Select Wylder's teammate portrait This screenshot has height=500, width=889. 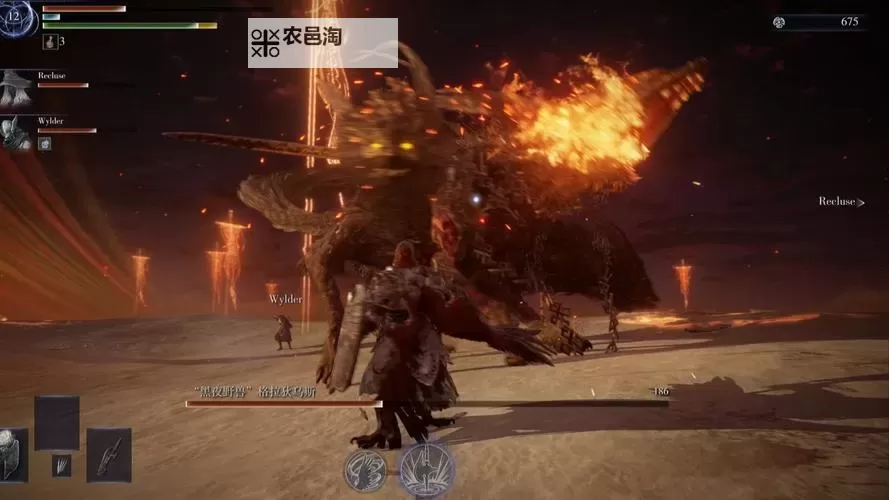tap(16, 133)
